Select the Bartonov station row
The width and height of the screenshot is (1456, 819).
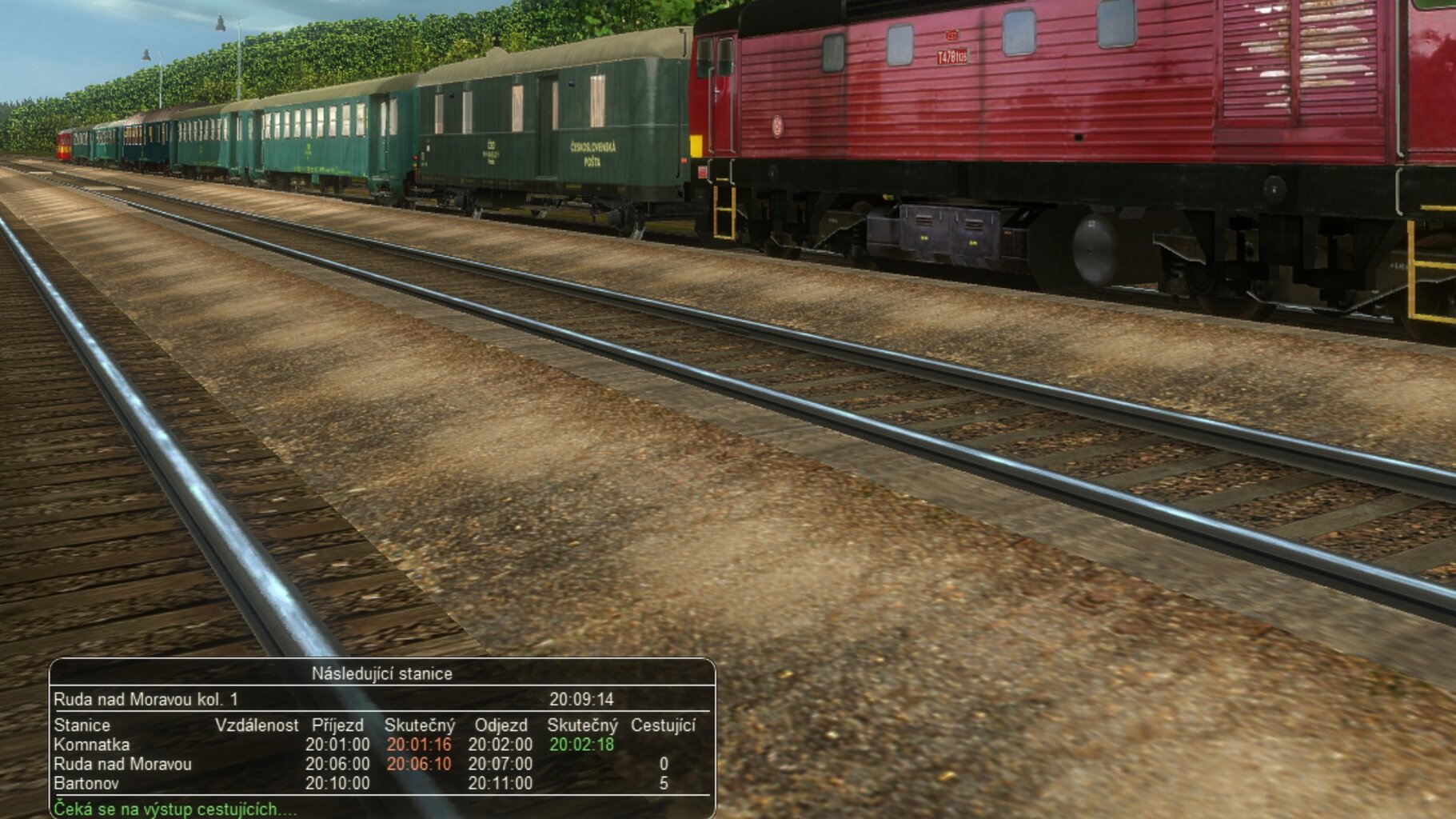86,783
